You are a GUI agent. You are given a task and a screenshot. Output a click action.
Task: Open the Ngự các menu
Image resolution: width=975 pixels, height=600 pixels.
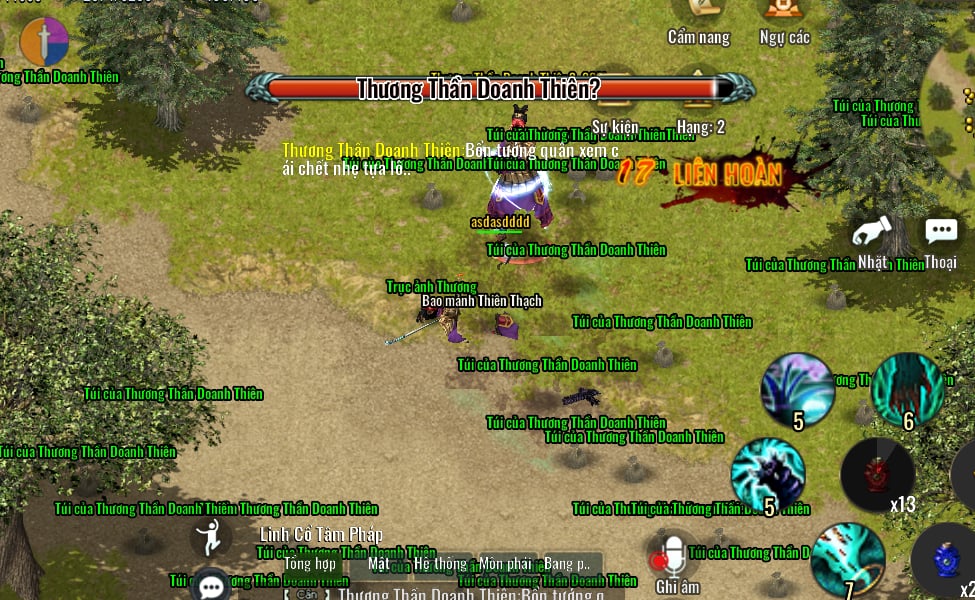[784, 12]
